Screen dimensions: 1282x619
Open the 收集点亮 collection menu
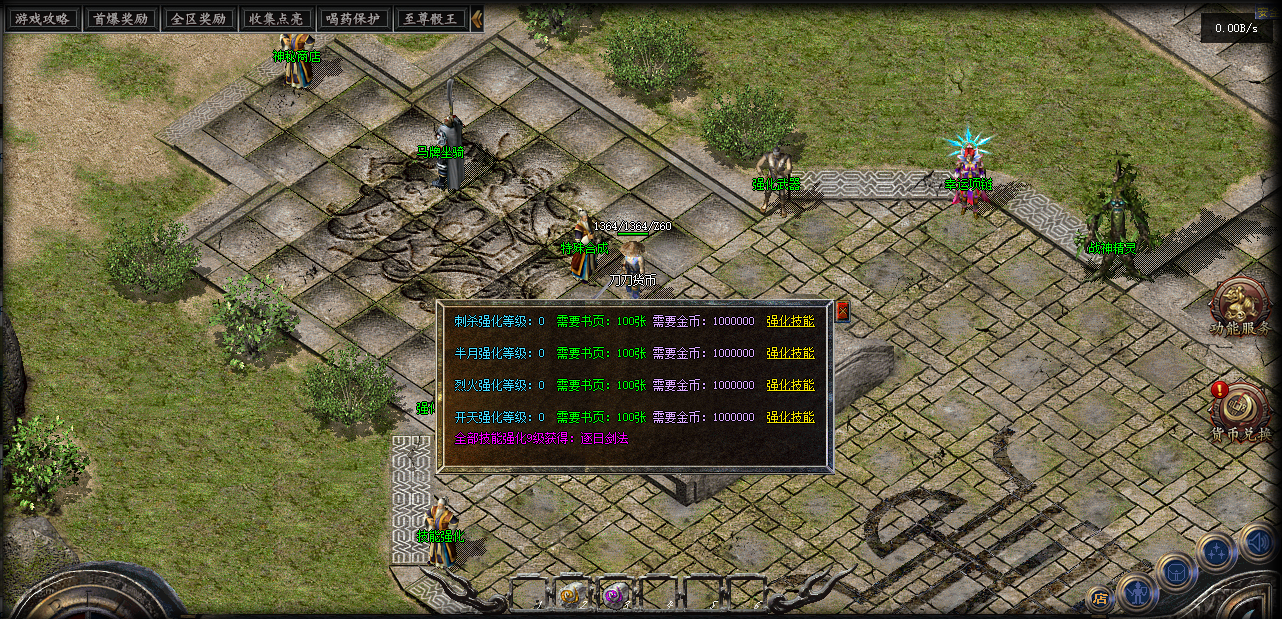point(276,19)
